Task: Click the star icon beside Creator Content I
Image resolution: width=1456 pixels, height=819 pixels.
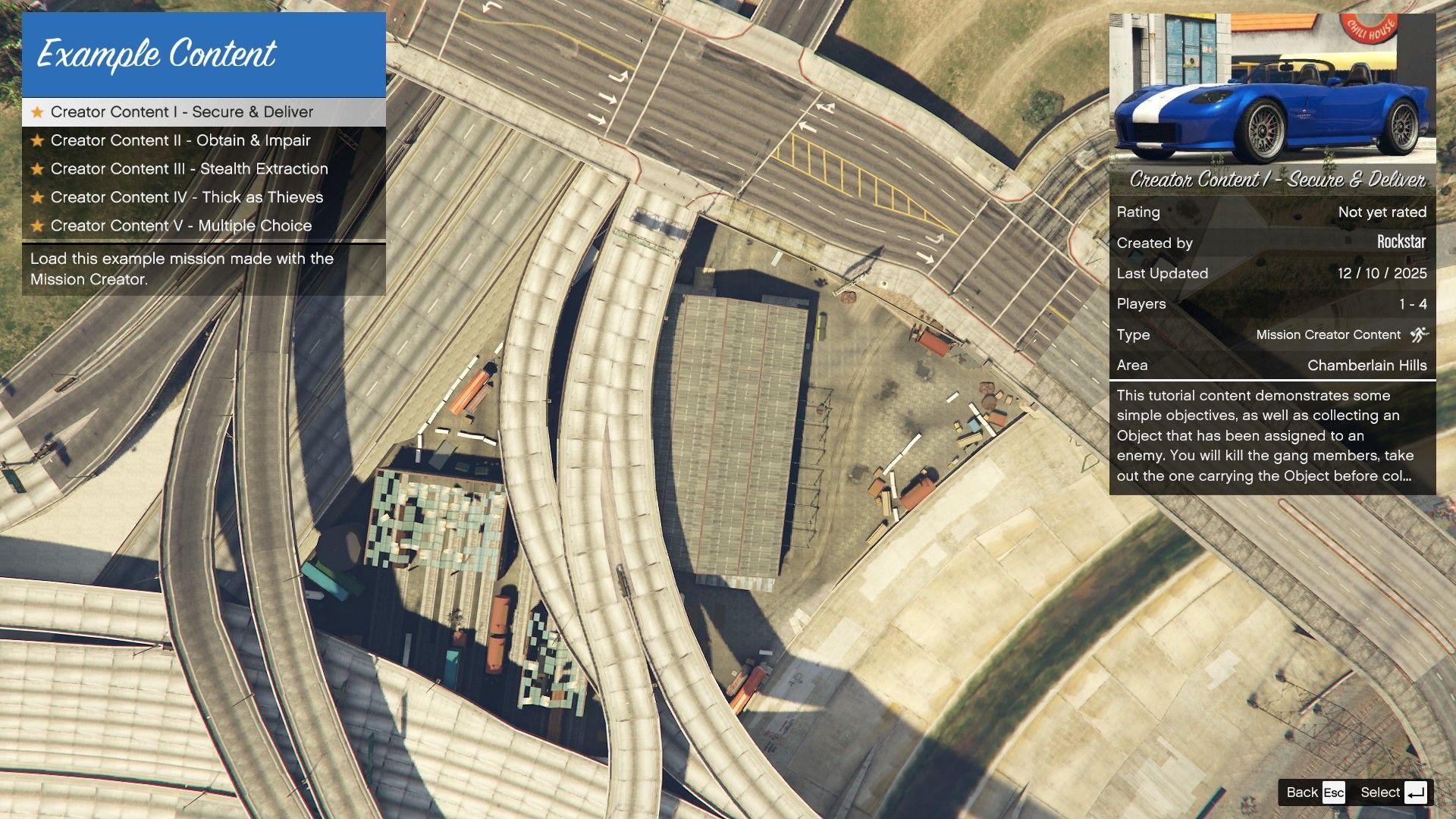Action: (36, 111)
